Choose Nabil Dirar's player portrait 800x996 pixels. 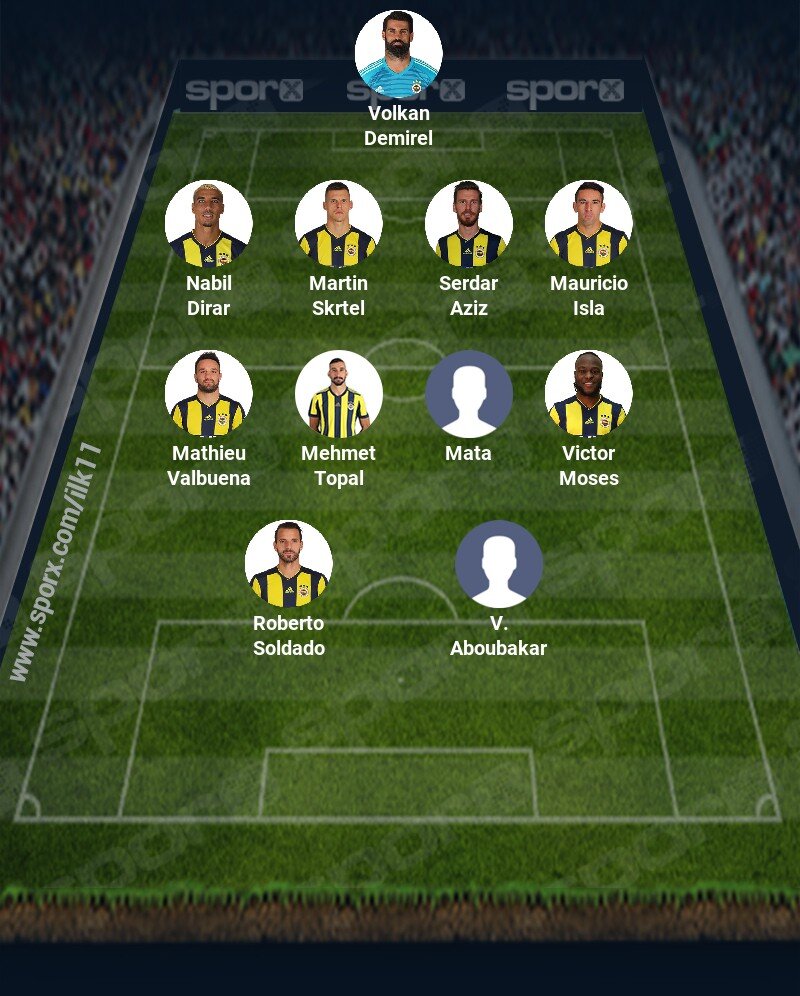(208, 224)
